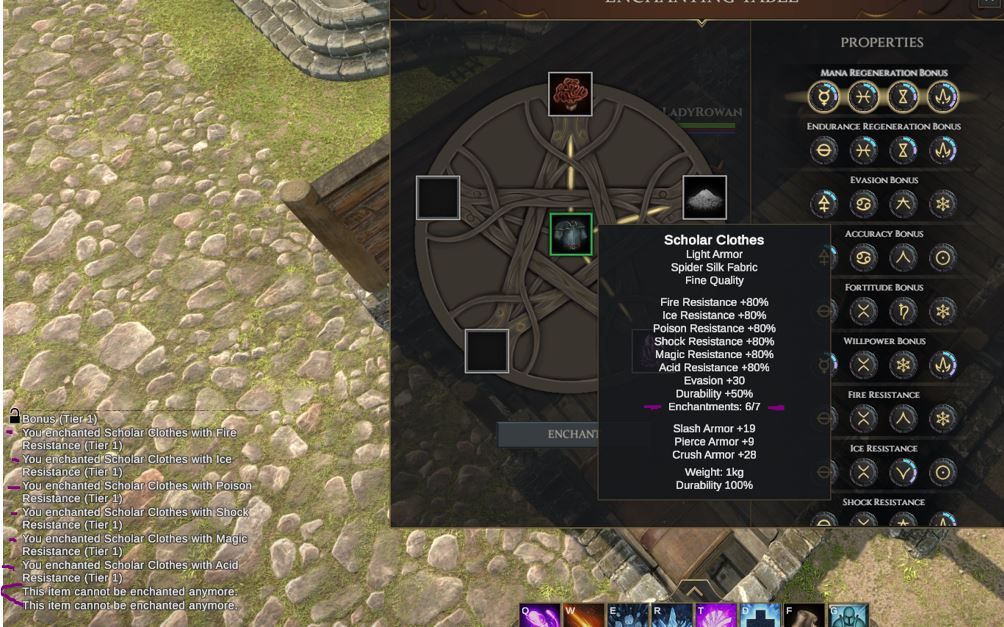The height and width of the screenshot is (627, 1004).
Task: Choose first Mana Regeneration Bonus rune
Action: coord(825,97)
